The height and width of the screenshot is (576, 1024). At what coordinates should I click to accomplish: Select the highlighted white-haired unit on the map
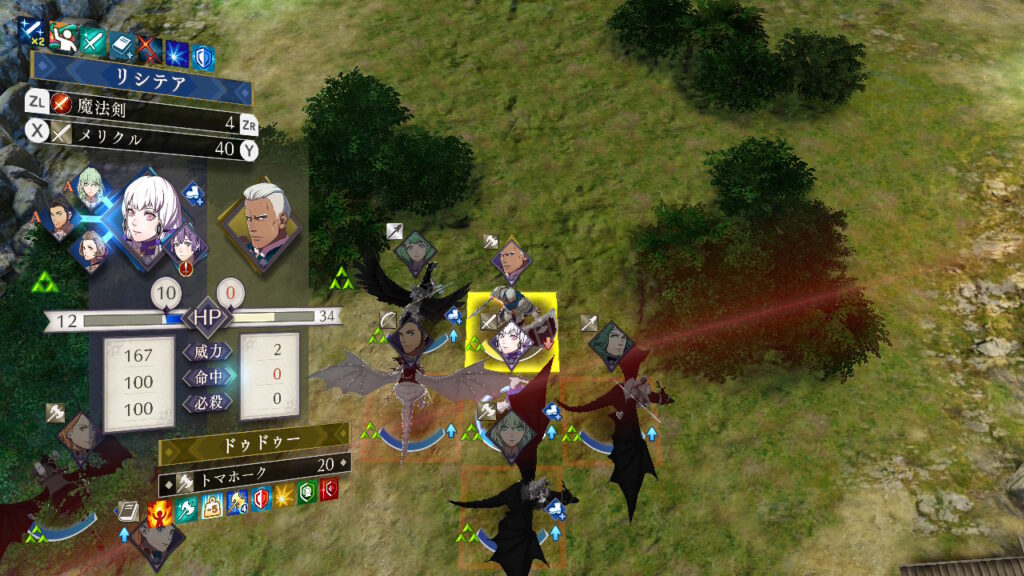(x=513, y=328)
